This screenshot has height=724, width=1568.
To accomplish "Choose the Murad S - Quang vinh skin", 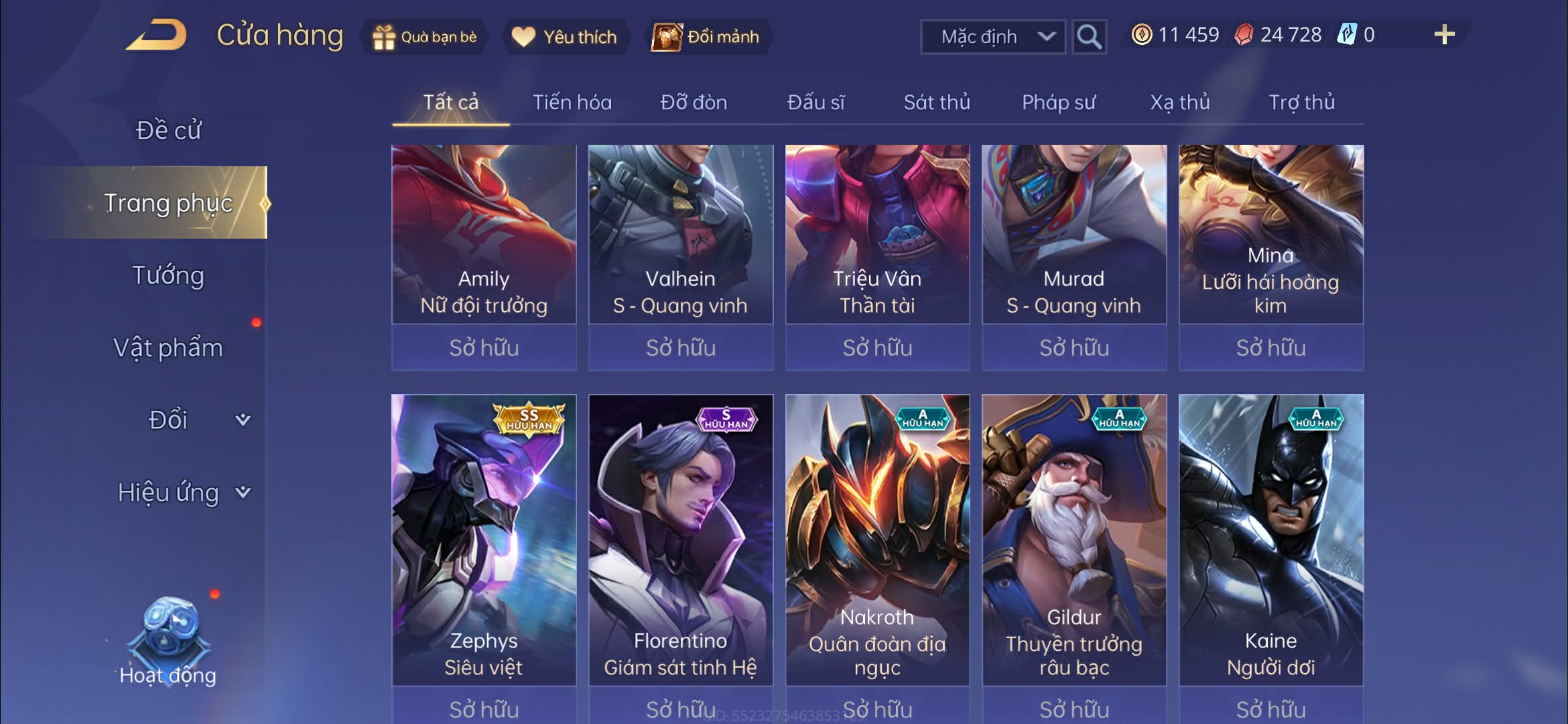I will point(1073,235).
